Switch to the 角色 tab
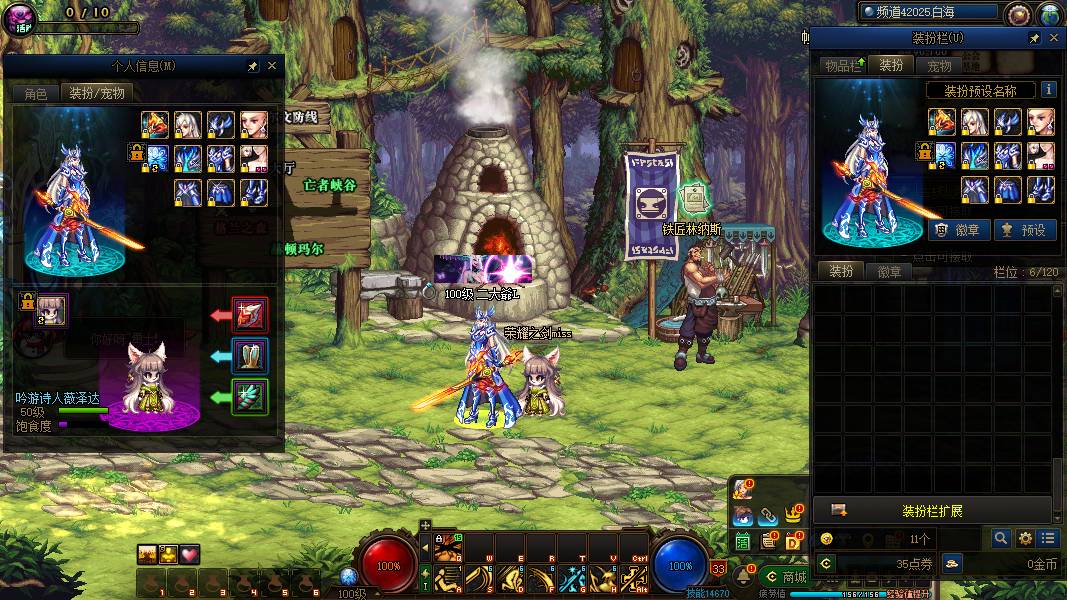This screenshot has width=1067, height=600. pyautogui.click(x=35, y=93)
